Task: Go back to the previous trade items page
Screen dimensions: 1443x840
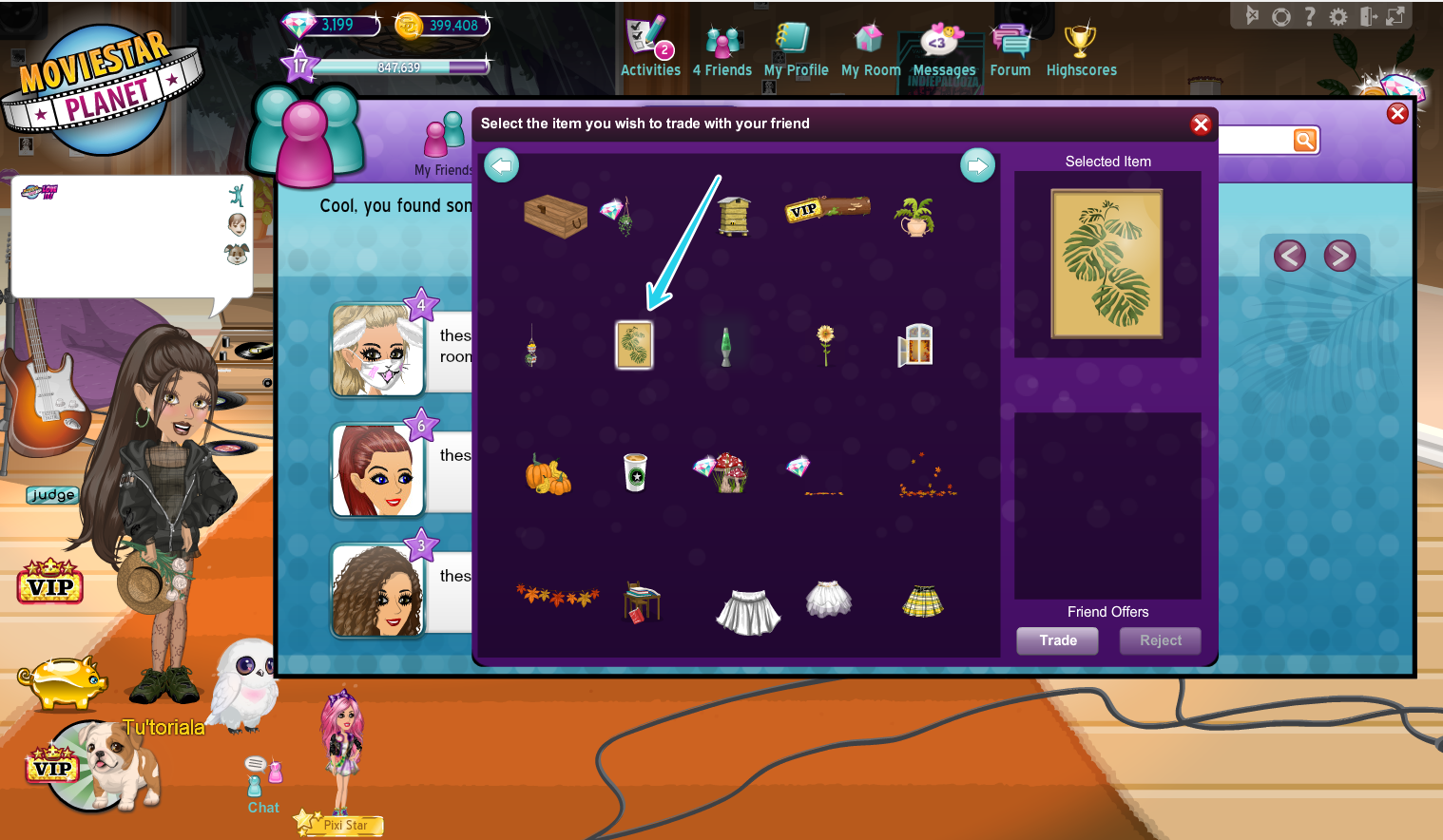Action: click(501, 165)
